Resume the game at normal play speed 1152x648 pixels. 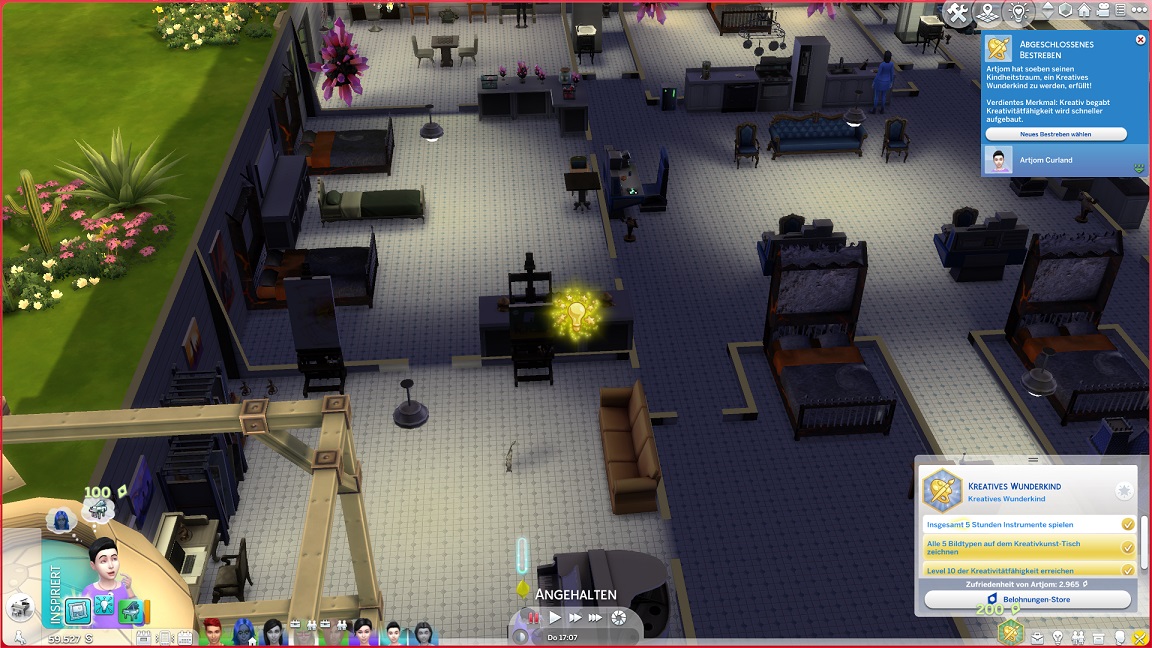pyautogui.click(x=556, y=617)
